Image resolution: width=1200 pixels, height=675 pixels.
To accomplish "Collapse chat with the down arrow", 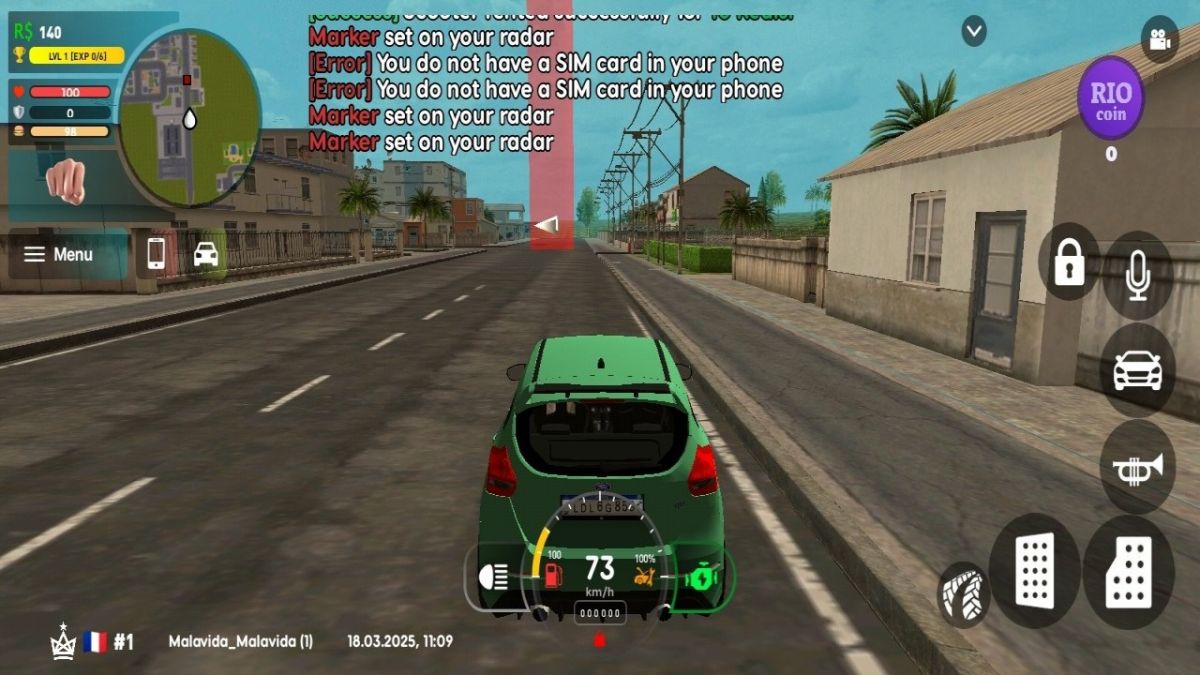I will tap(974, 32).
